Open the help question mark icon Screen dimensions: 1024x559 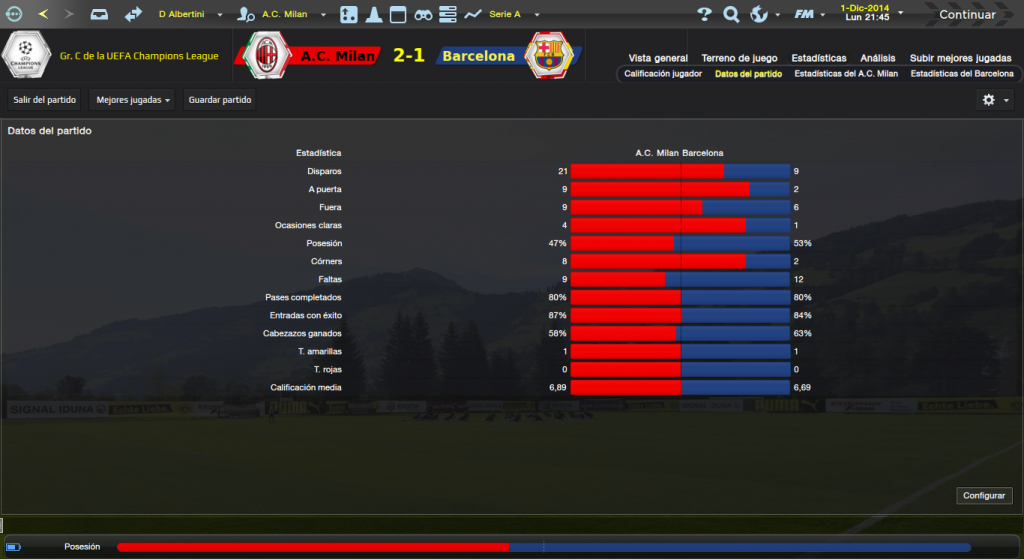(704, 15)
